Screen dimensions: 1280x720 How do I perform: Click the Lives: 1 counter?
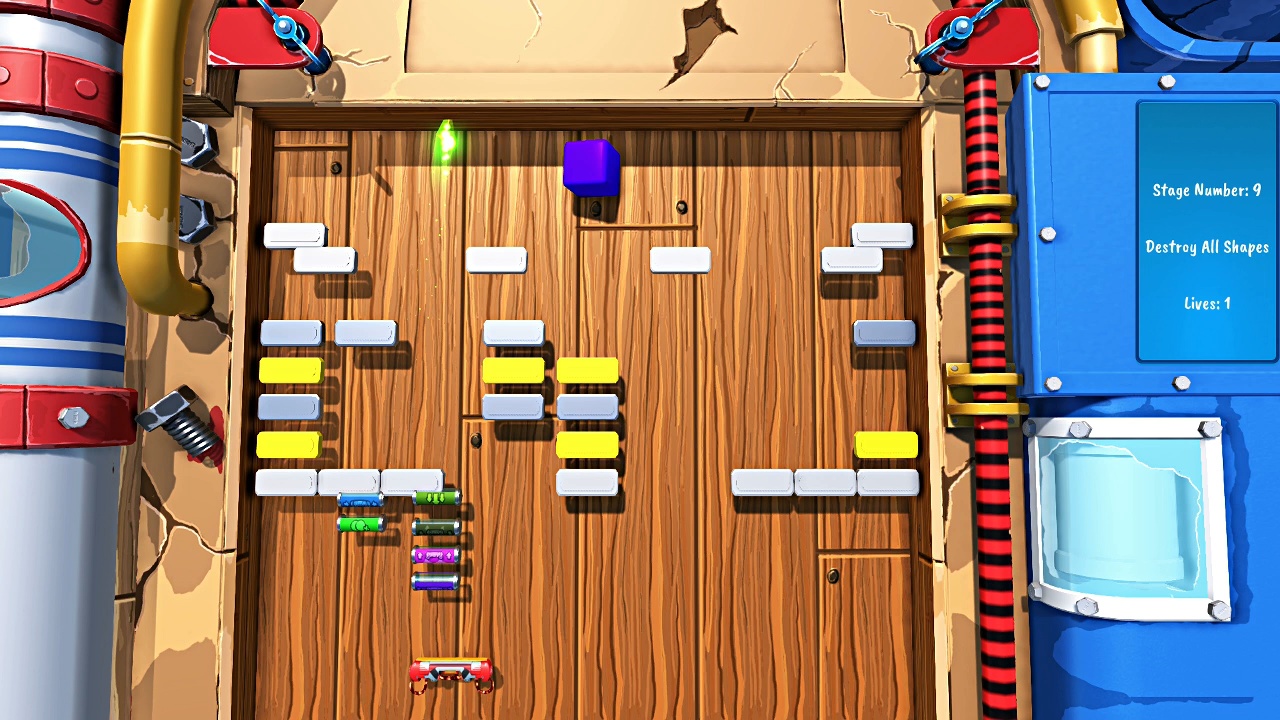click(x=1206, y=303)
